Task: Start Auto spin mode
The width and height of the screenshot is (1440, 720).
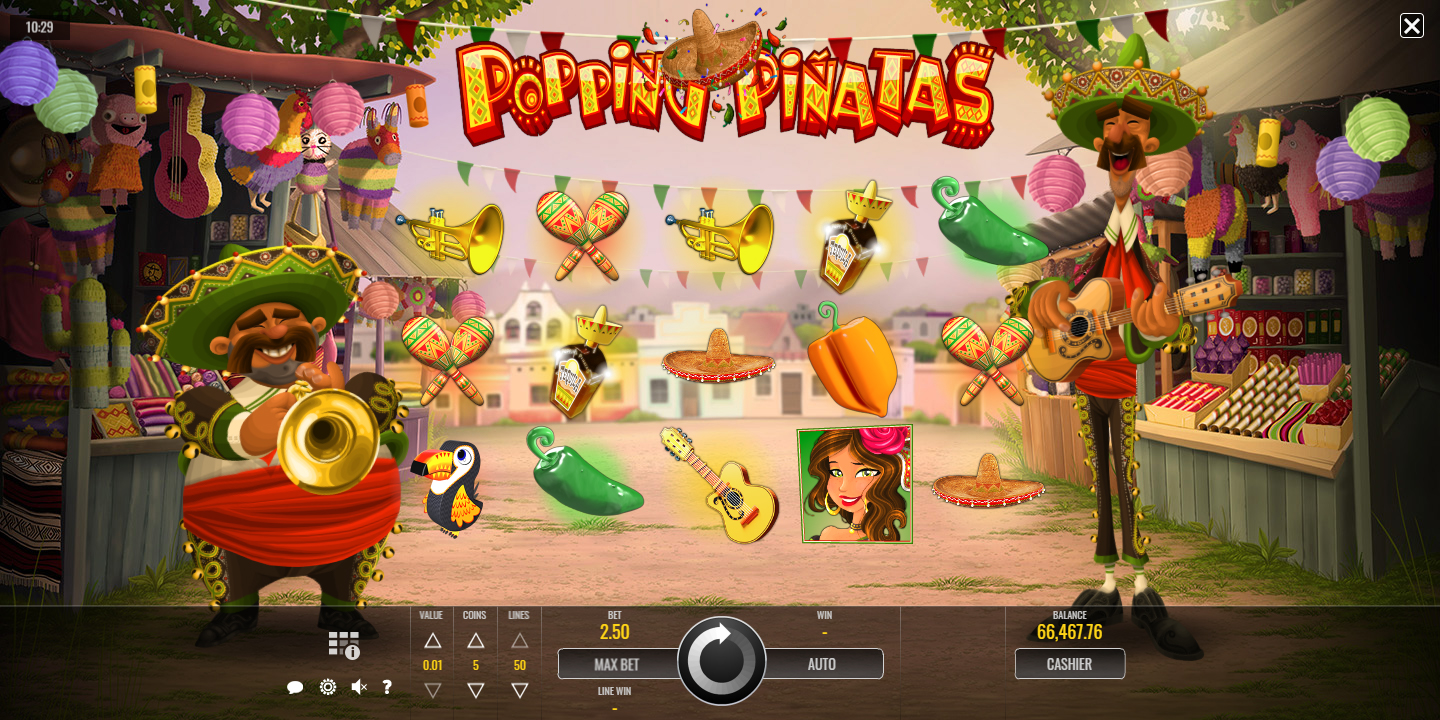Action: point(822,664)
